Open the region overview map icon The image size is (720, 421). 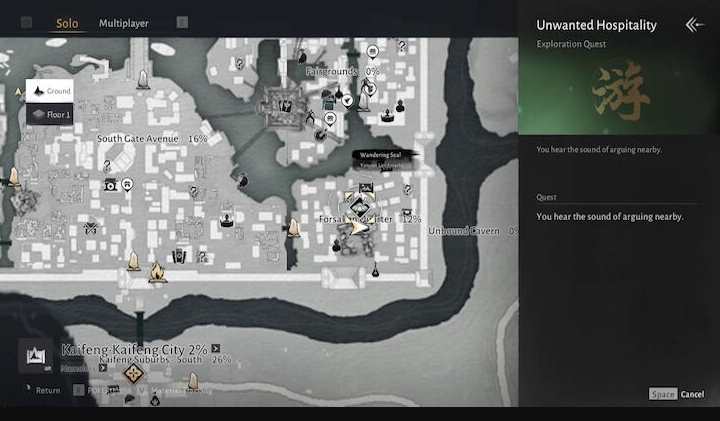pyautogui.click(x=34, y=355)
